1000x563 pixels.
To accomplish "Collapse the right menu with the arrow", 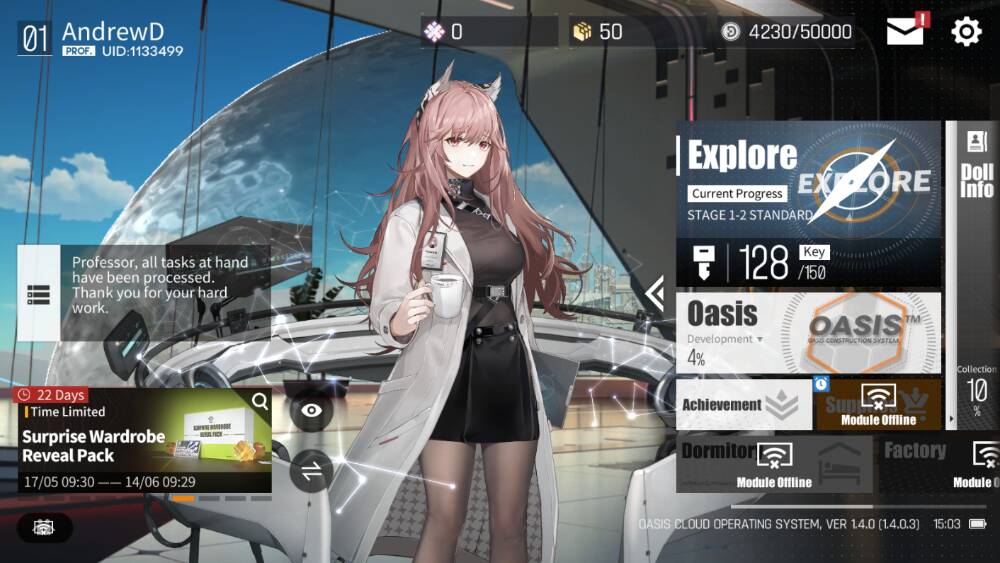I will click(655, 293).
